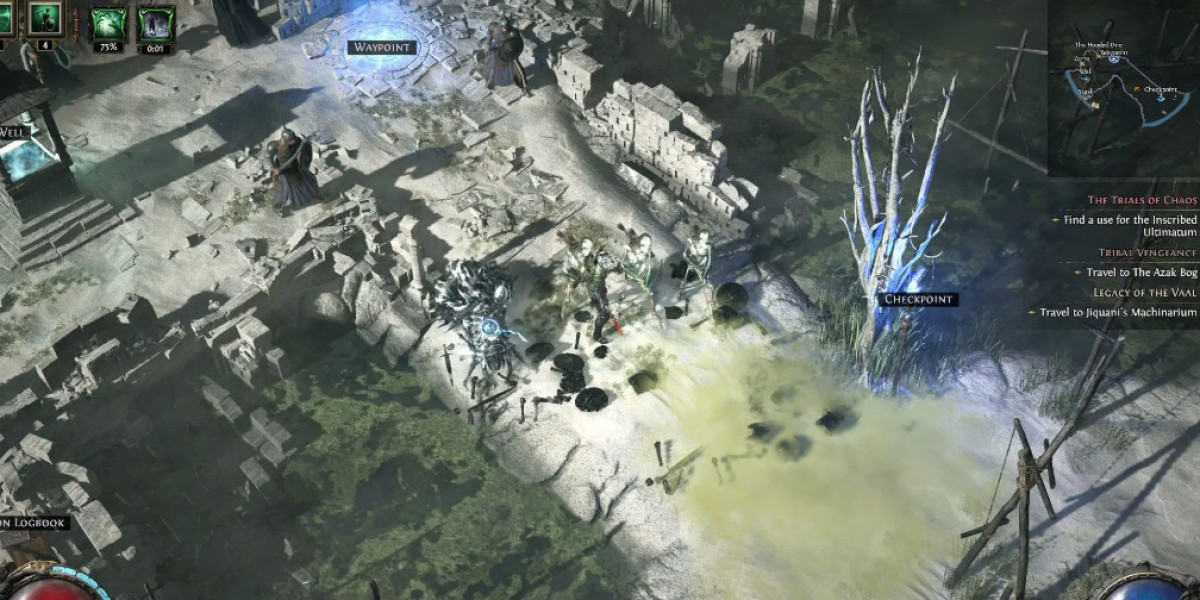The height and width of the screenshot is (600, 1200).
Task: Open the minimap overlay
Action: [1123, 88]
